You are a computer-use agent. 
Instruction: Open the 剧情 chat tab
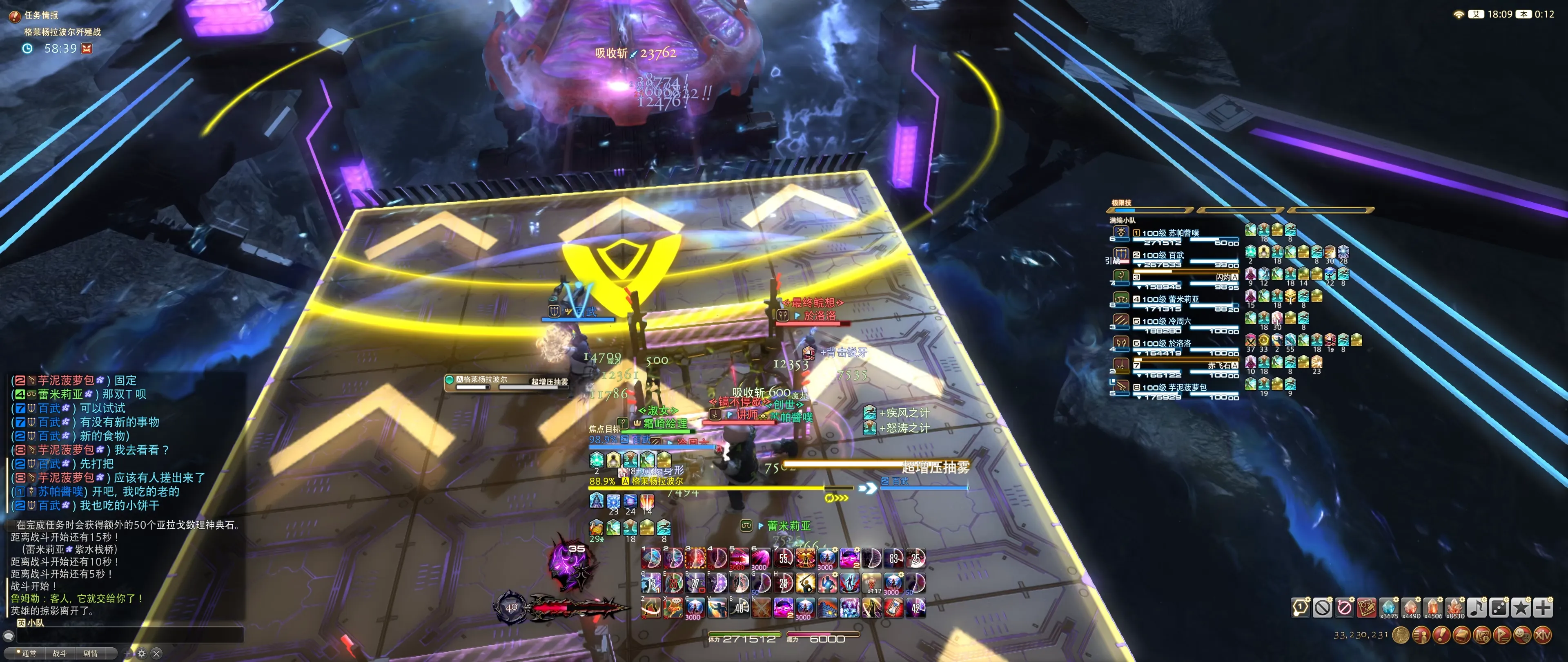(x=91, y=653)
